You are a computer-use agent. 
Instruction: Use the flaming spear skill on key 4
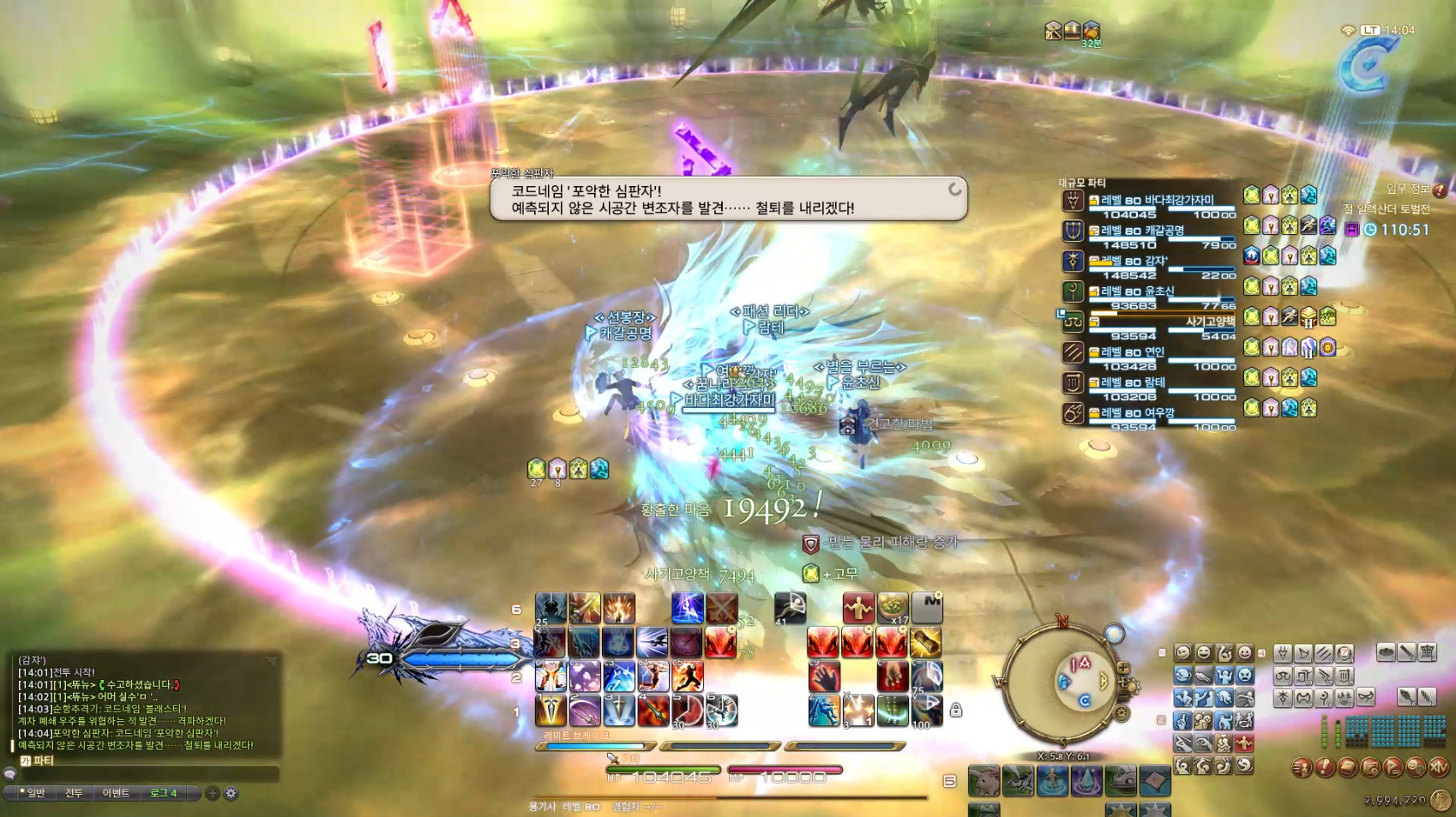tap(653, 711)
